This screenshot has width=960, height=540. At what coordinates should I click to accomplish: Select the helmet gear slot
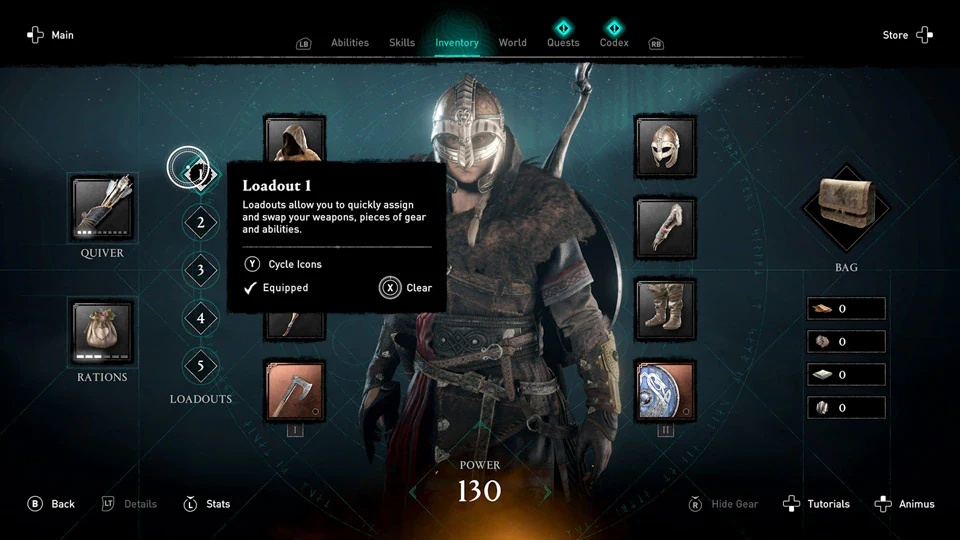(666, 145)
